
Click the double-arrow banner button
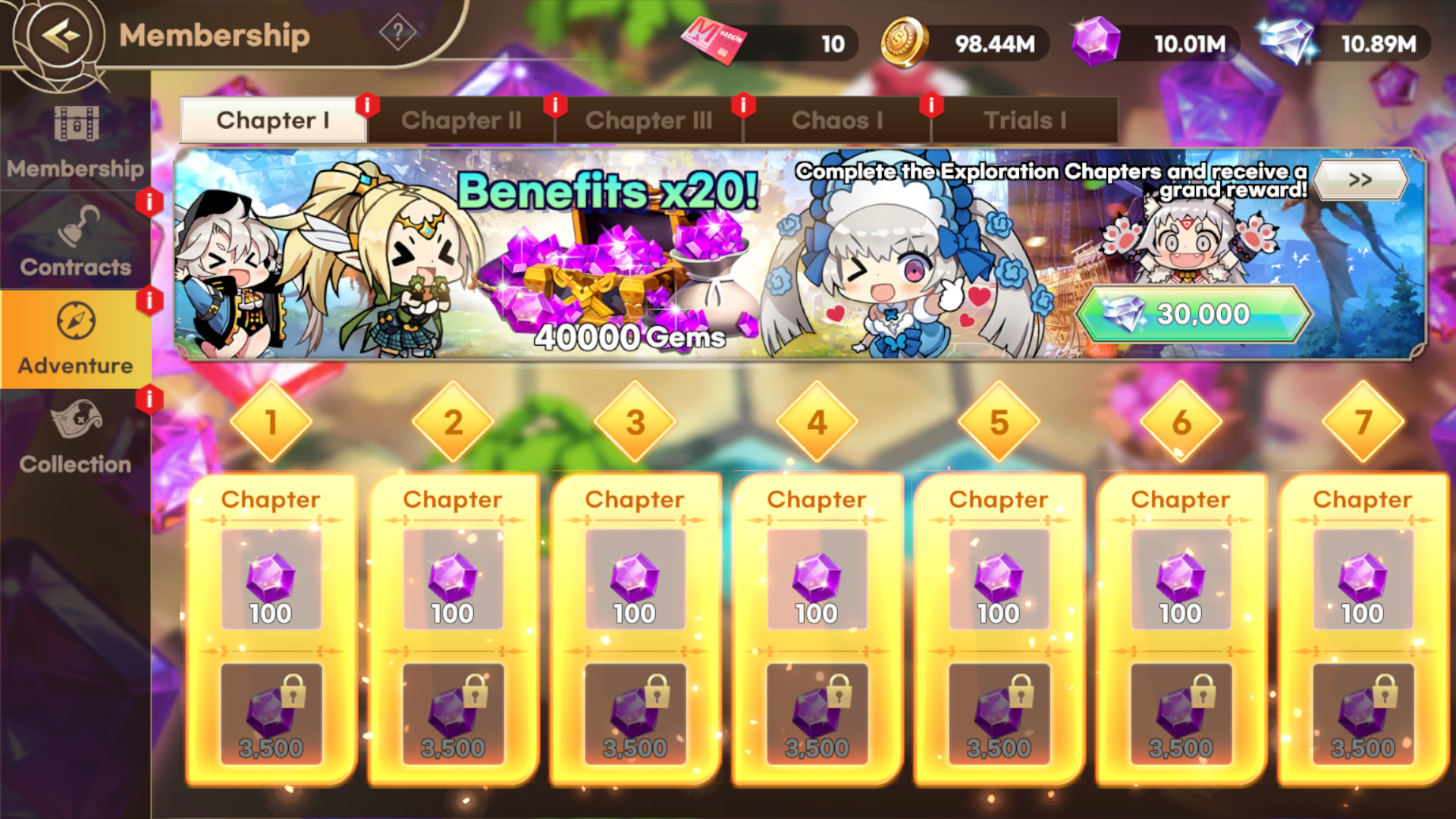[x=1360, y=180]
